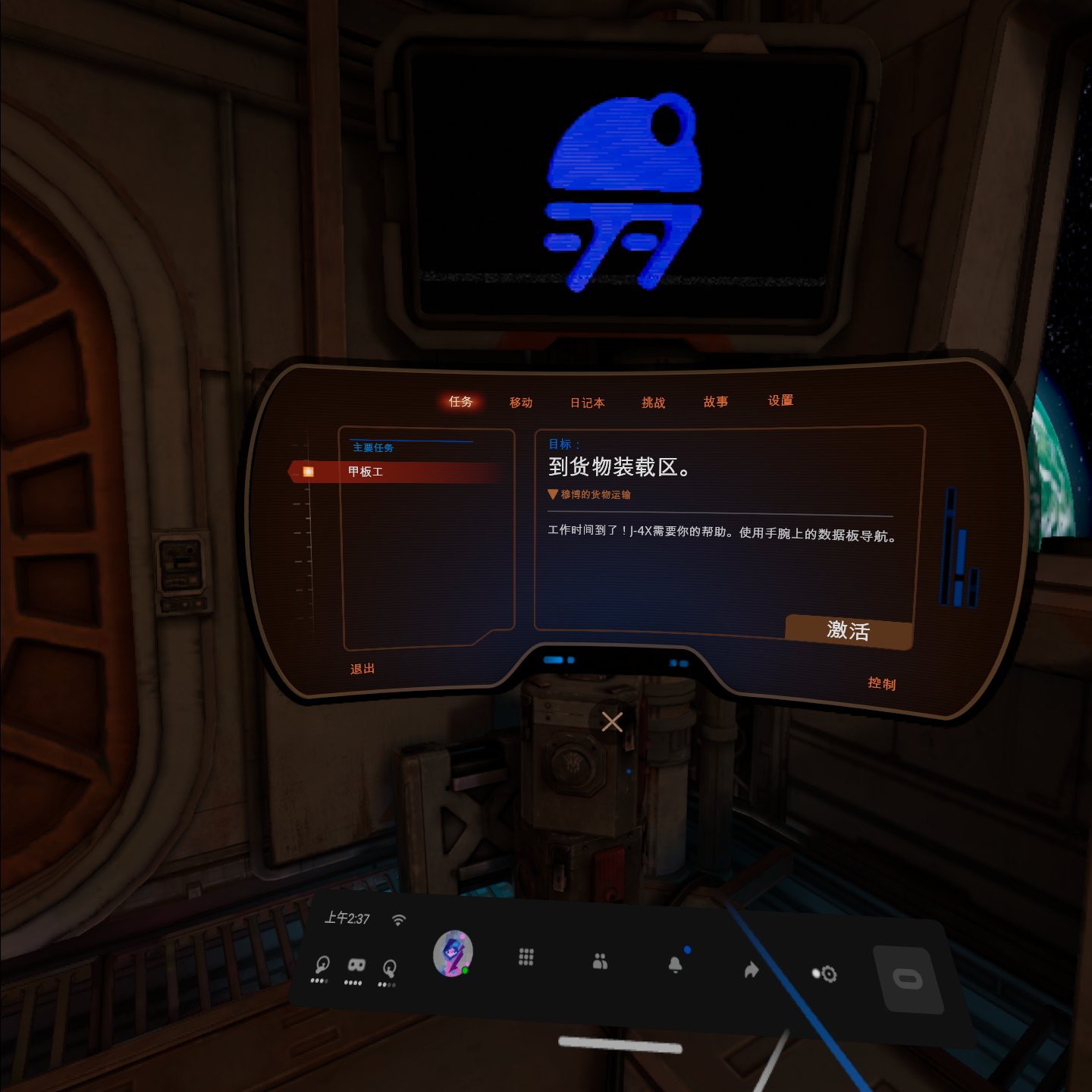The width and height of the screenshot is (1092, 1092).
Task: Select the 日记本 tab
Action: 588,403
